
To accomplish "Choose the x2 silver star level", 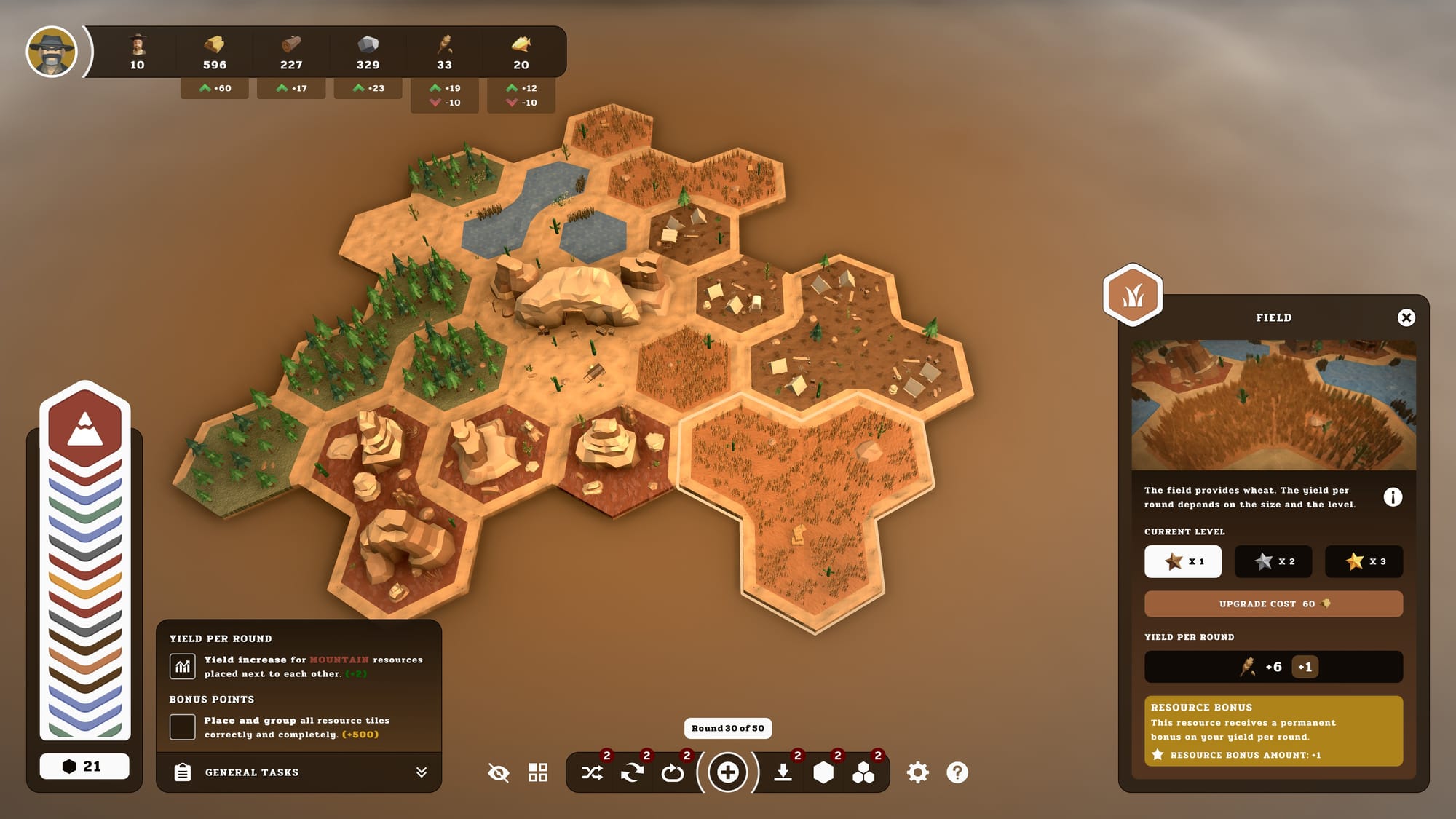I will point(1273,561).
